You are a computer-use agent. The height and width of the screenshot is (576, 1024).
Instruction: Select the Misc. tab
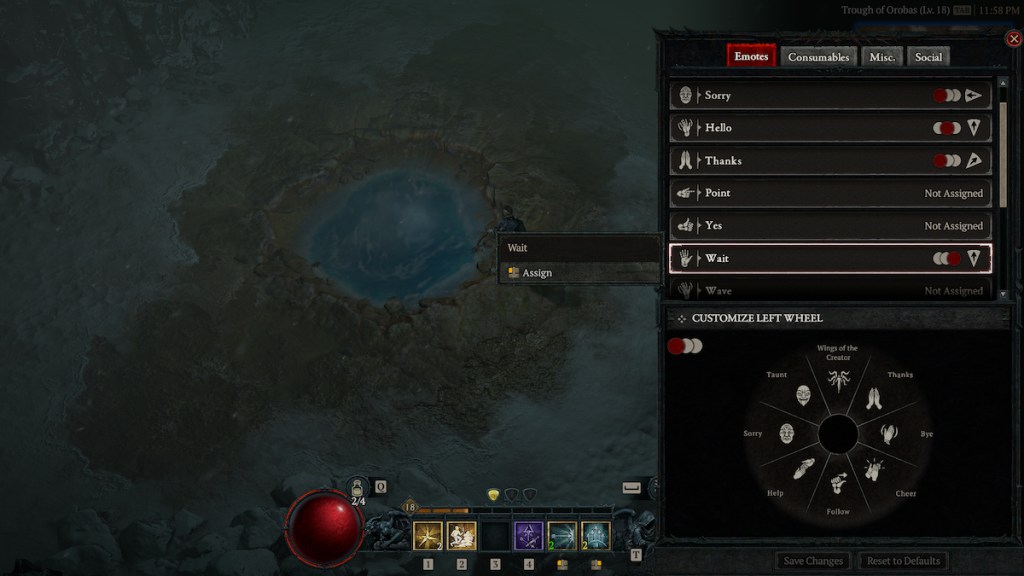[x=882, y=57]
